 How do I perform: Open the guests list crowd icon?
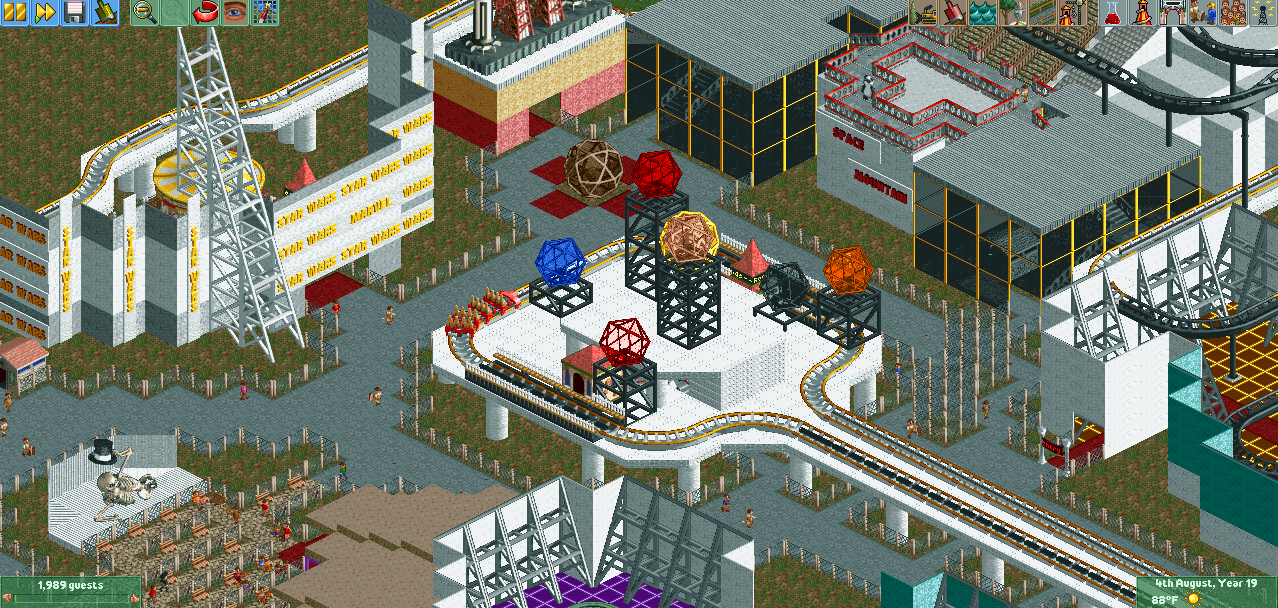tap(1233, 13)
